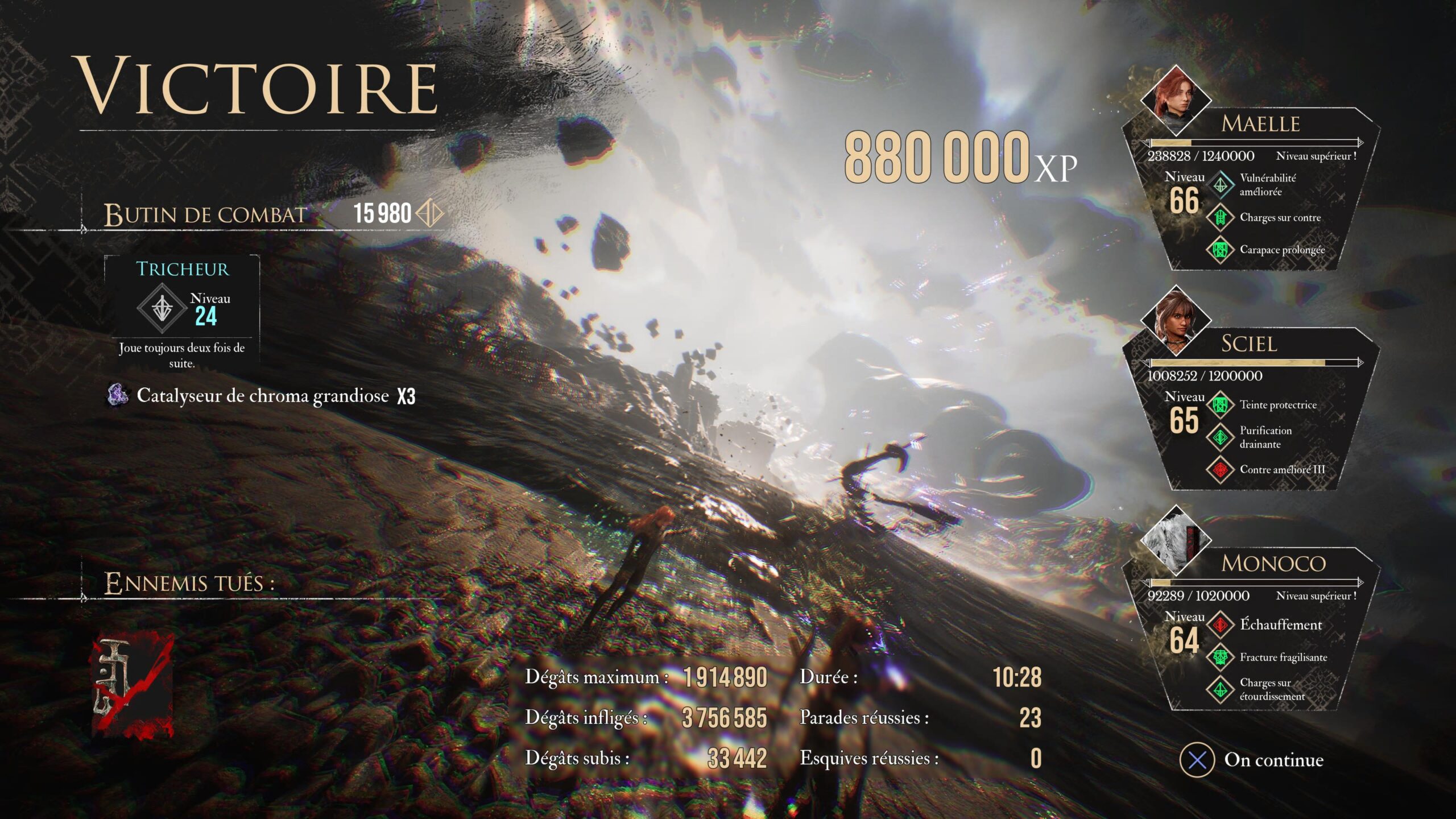Select the On continue label

point(1273,760)
